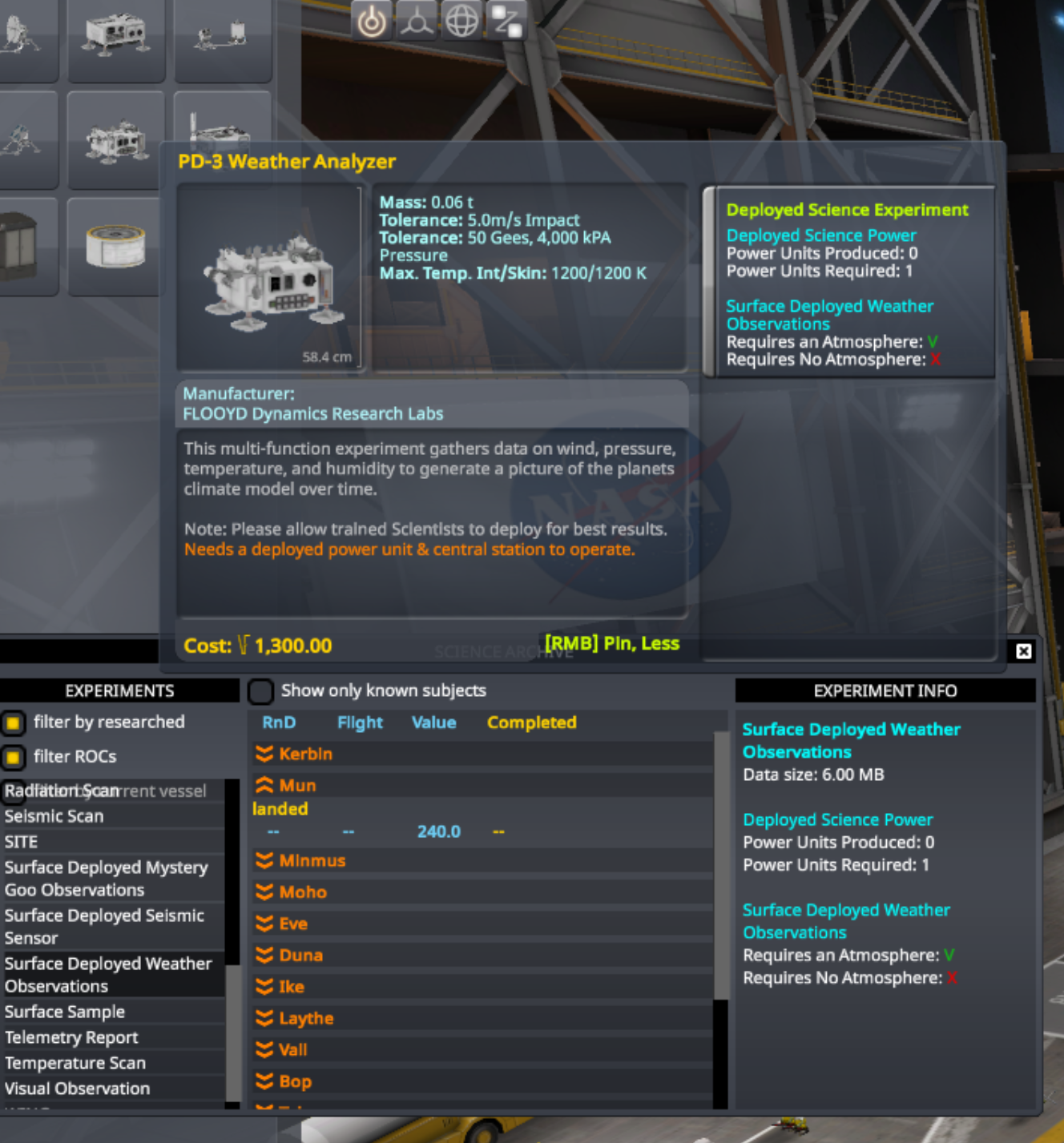The width and height of the screenshot is (1064, 1143).
Task: Toggle the filter ROCs checkbox
Action: tap(12, 756)
